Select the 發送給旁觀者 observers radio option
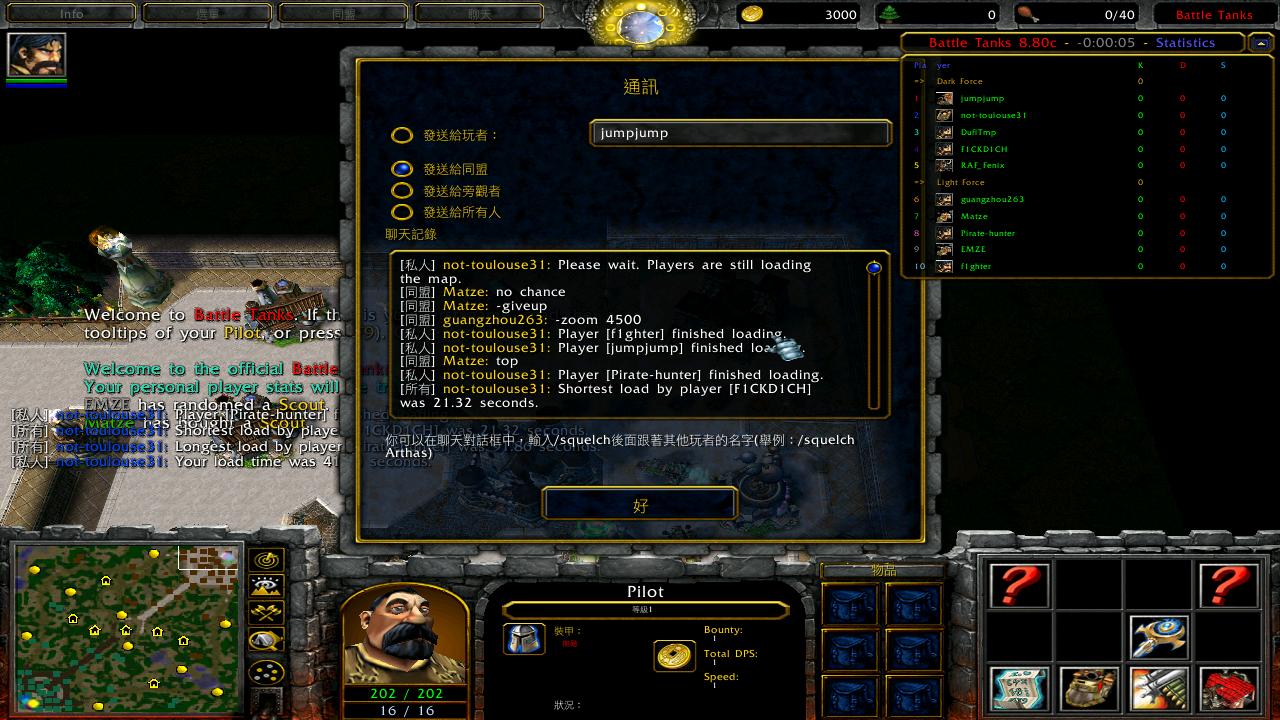 [x=402, y=190]
